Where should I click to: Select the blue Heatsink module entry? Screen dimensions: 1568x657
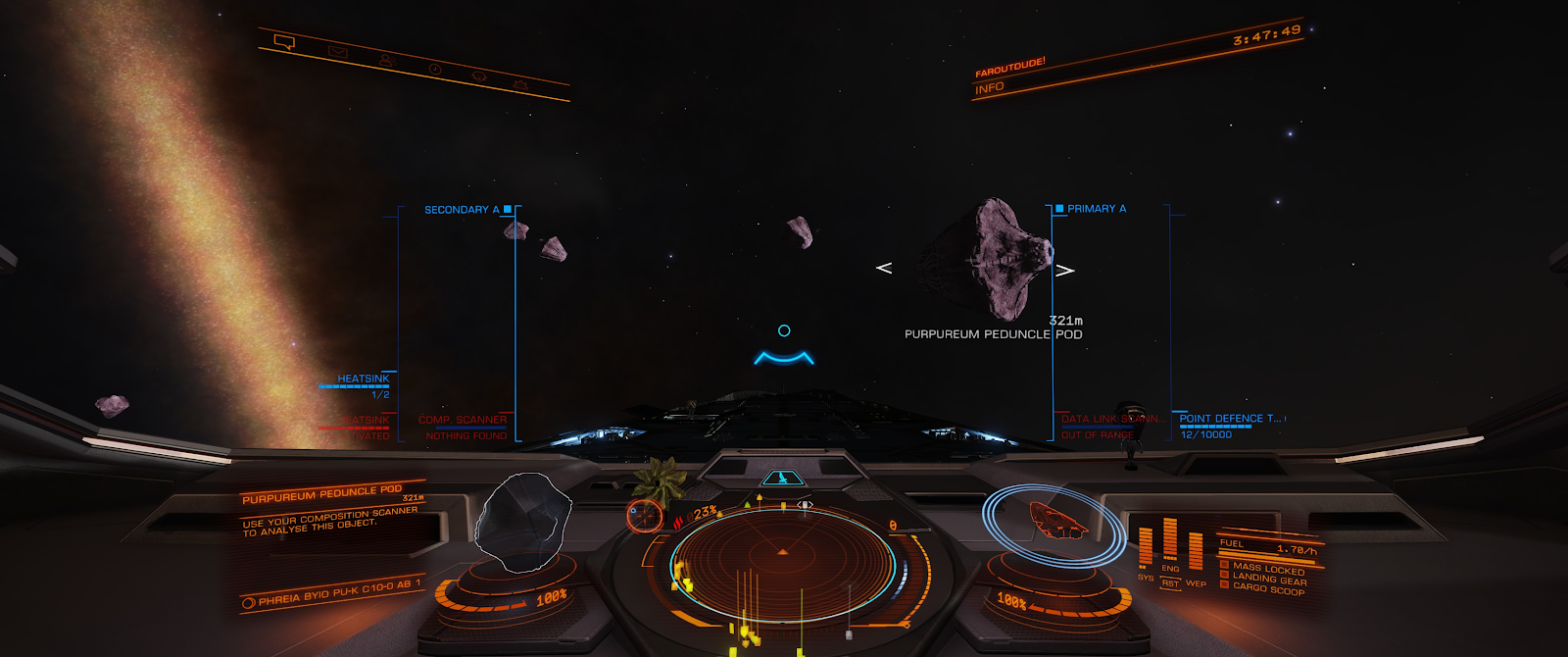coord(363,379)
